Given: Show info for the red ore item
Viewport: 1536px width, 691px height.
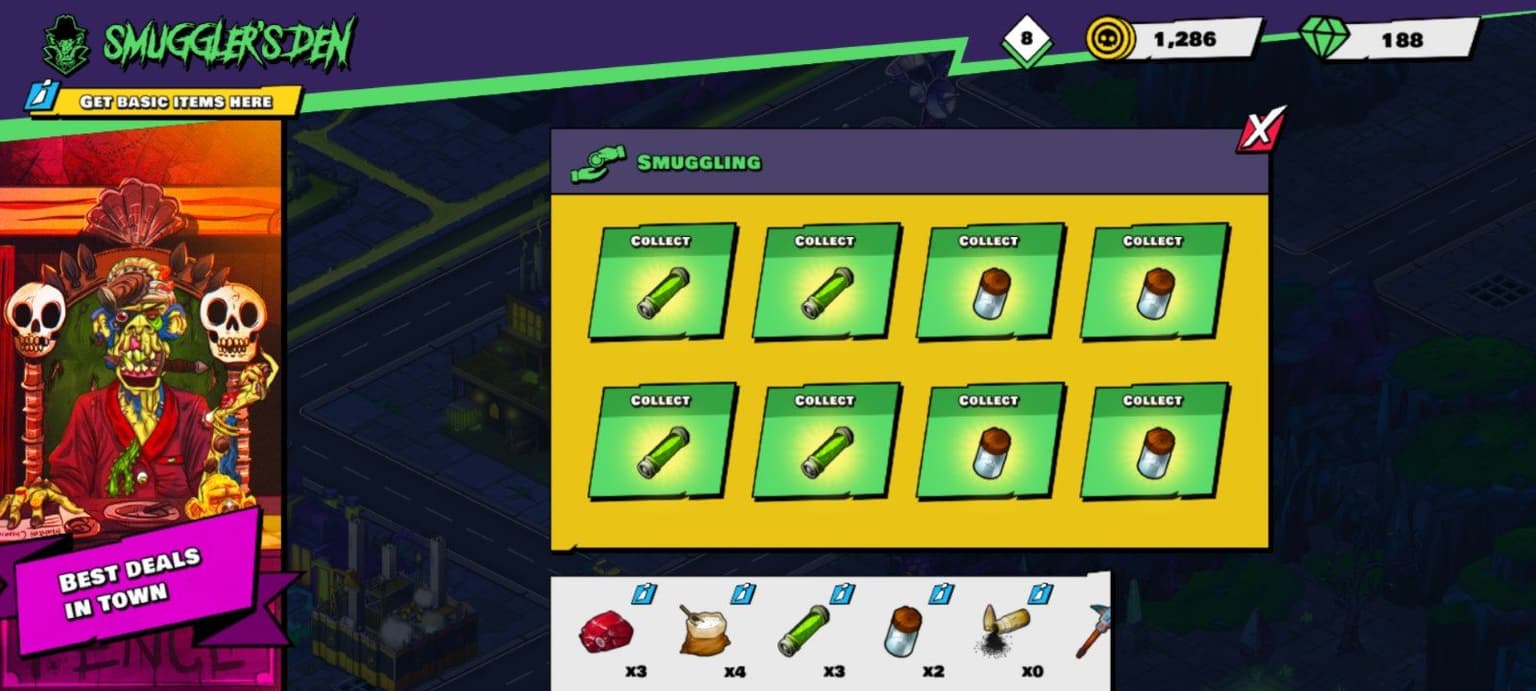Looking at the screenshot, I should pyautogui.click(x=644, y=594).
